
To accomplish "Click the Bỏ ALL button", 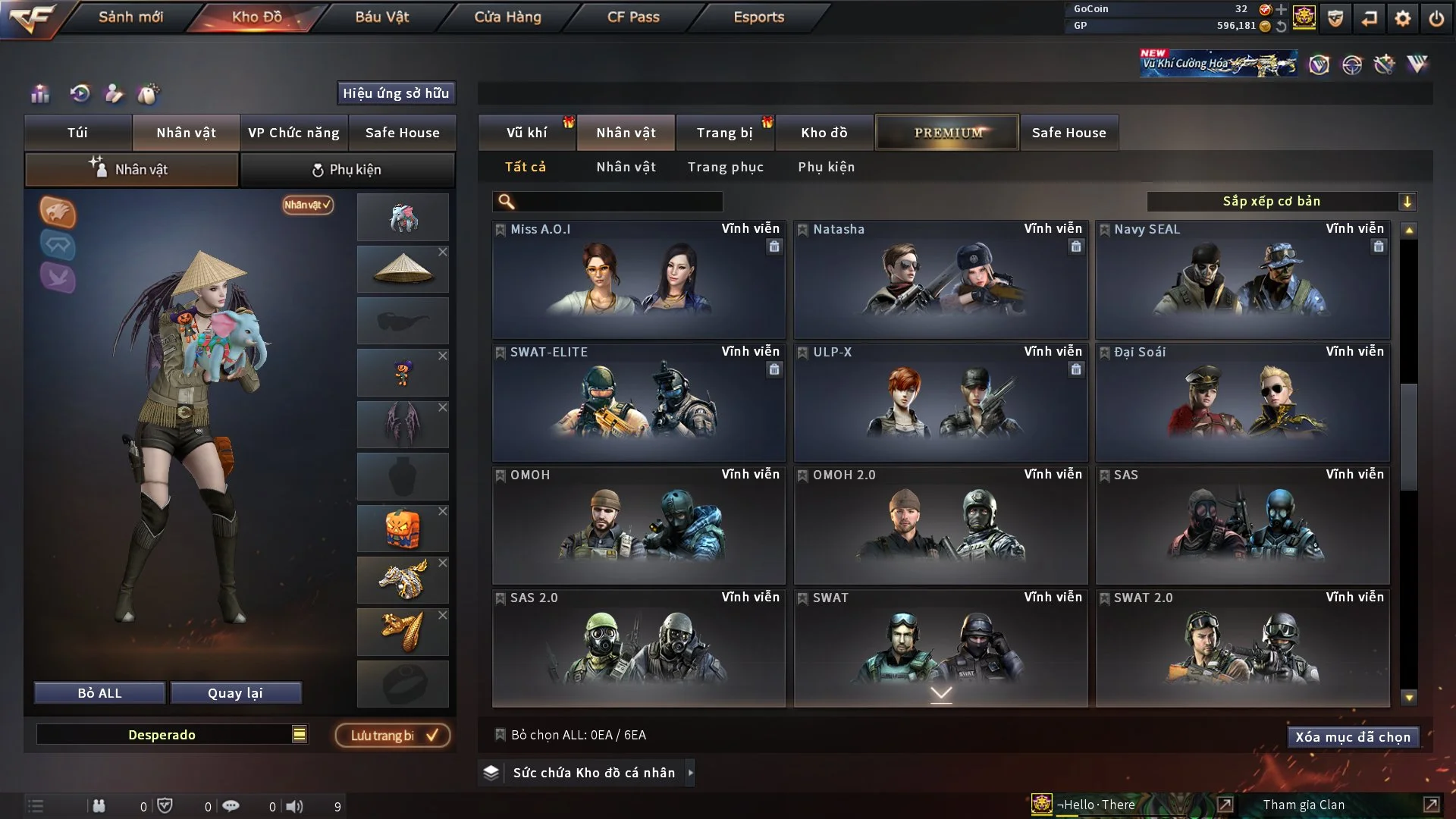I will tap(99, 693).
